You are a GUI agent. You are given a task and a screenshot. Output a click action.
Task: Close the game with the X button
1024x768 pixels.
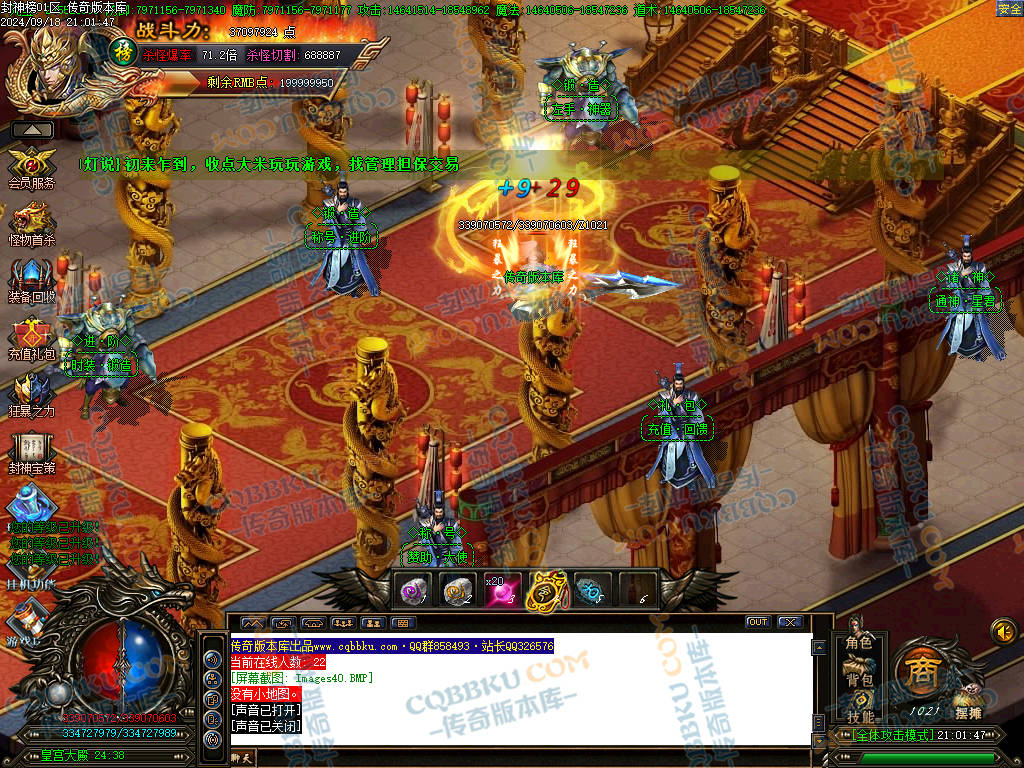790,622
